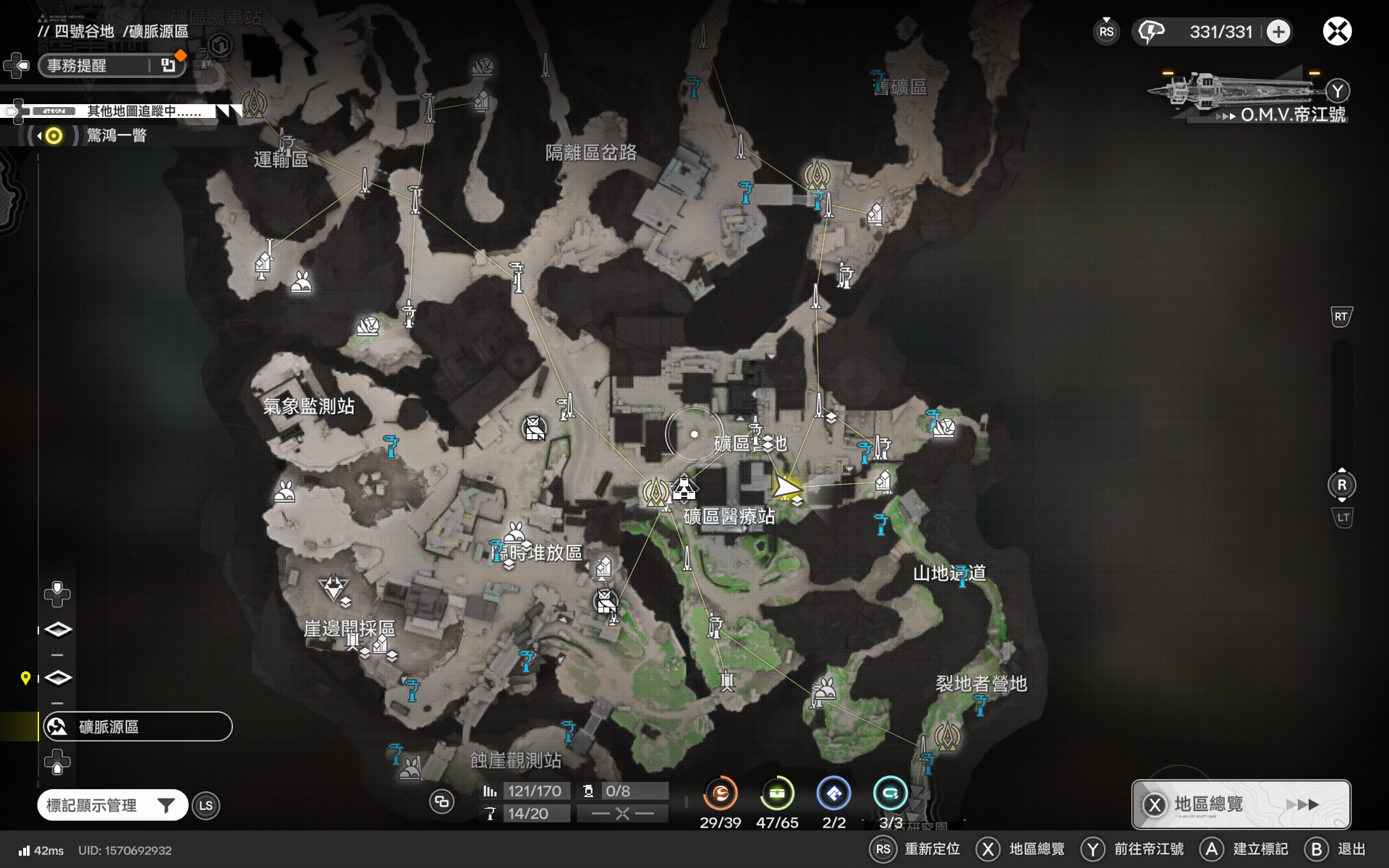This screenshot has width=1389, height=868.
Task: Click the teleport marker near 隔離區岔路
Action: 817,175
